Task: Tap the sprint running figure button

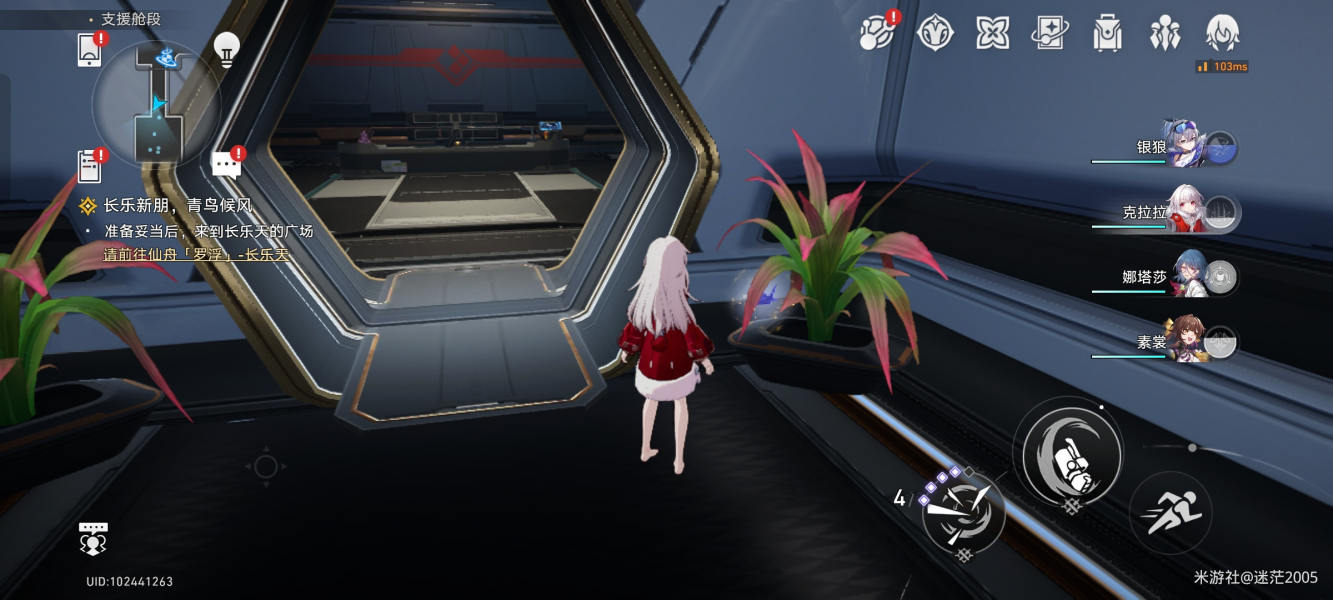Action: pyautogui.click(x=1170, y=513)
